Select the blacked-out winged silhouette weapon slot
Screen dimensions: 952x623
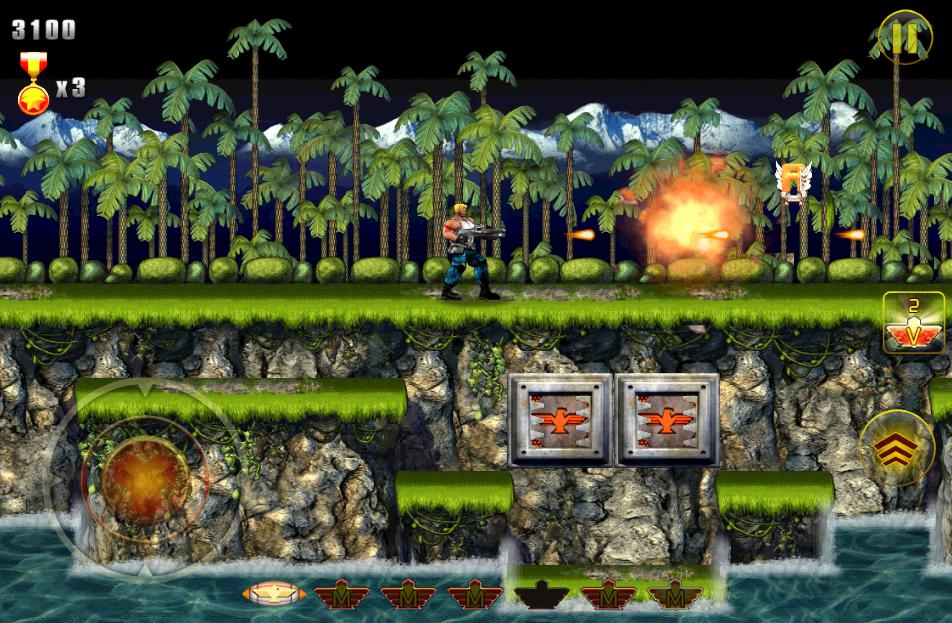[x=542, y=594]
